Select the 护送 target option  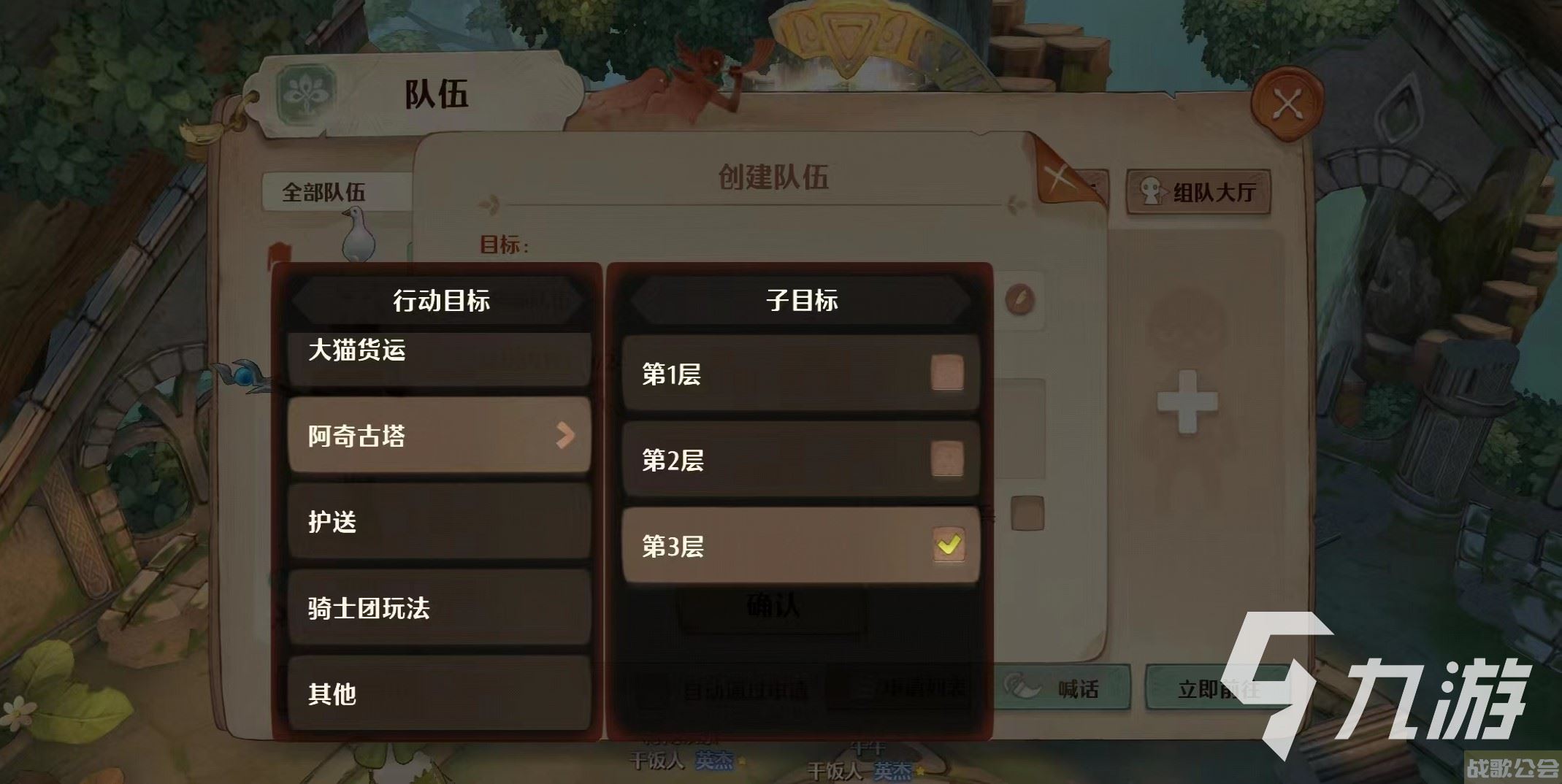(x=438, y=522)
